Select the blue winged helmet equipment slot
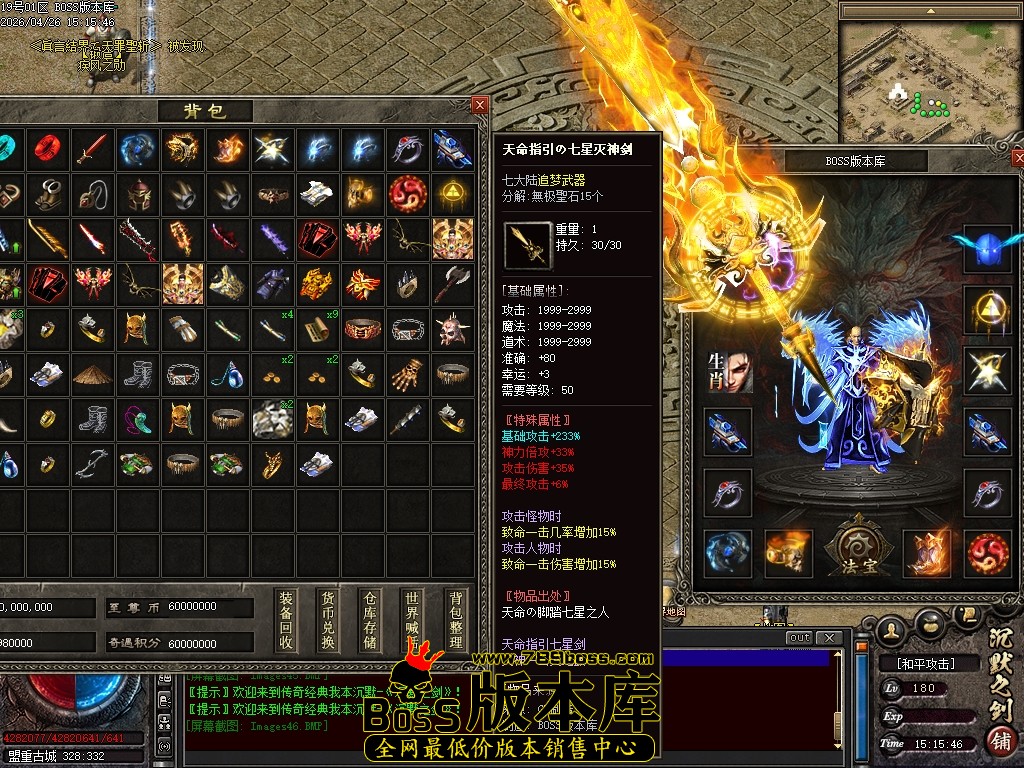The width and height of the screenshot is (1024, 768). click(987, 248)
